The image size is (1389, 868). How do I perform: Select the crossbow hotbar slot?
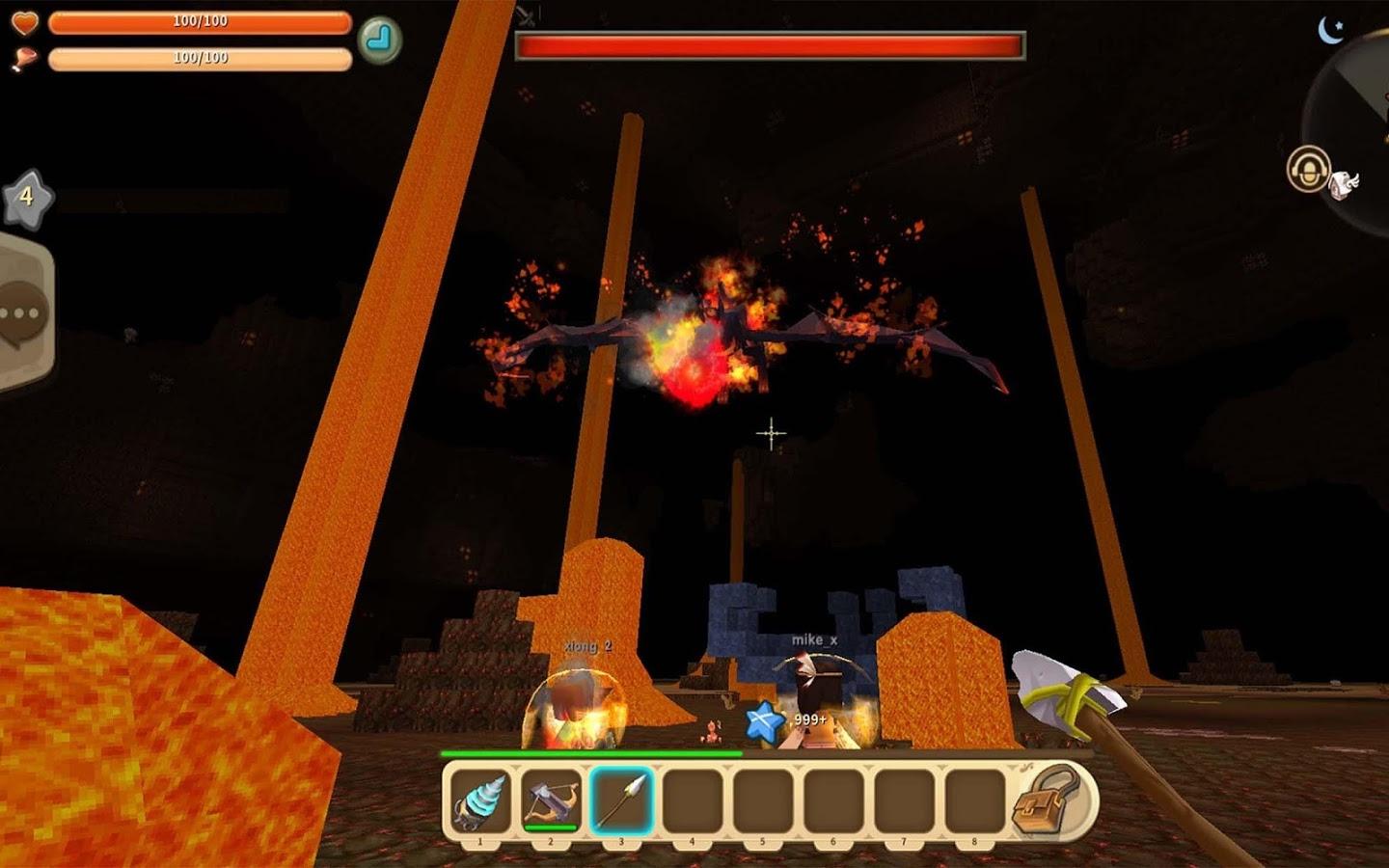point(551,801)
